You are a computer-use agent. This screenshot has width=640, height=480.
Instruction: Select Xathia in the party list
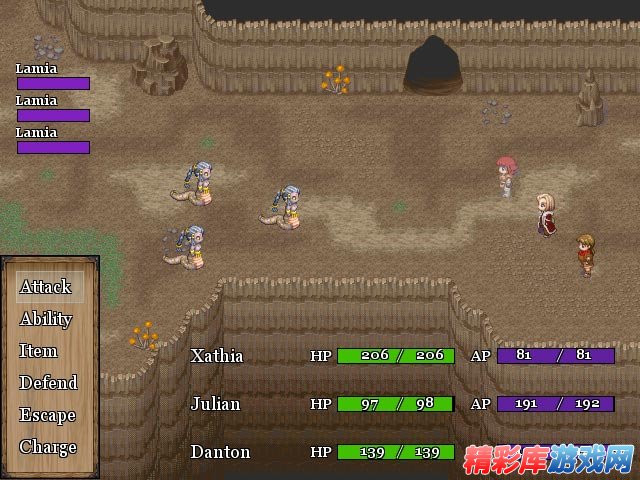217,356
